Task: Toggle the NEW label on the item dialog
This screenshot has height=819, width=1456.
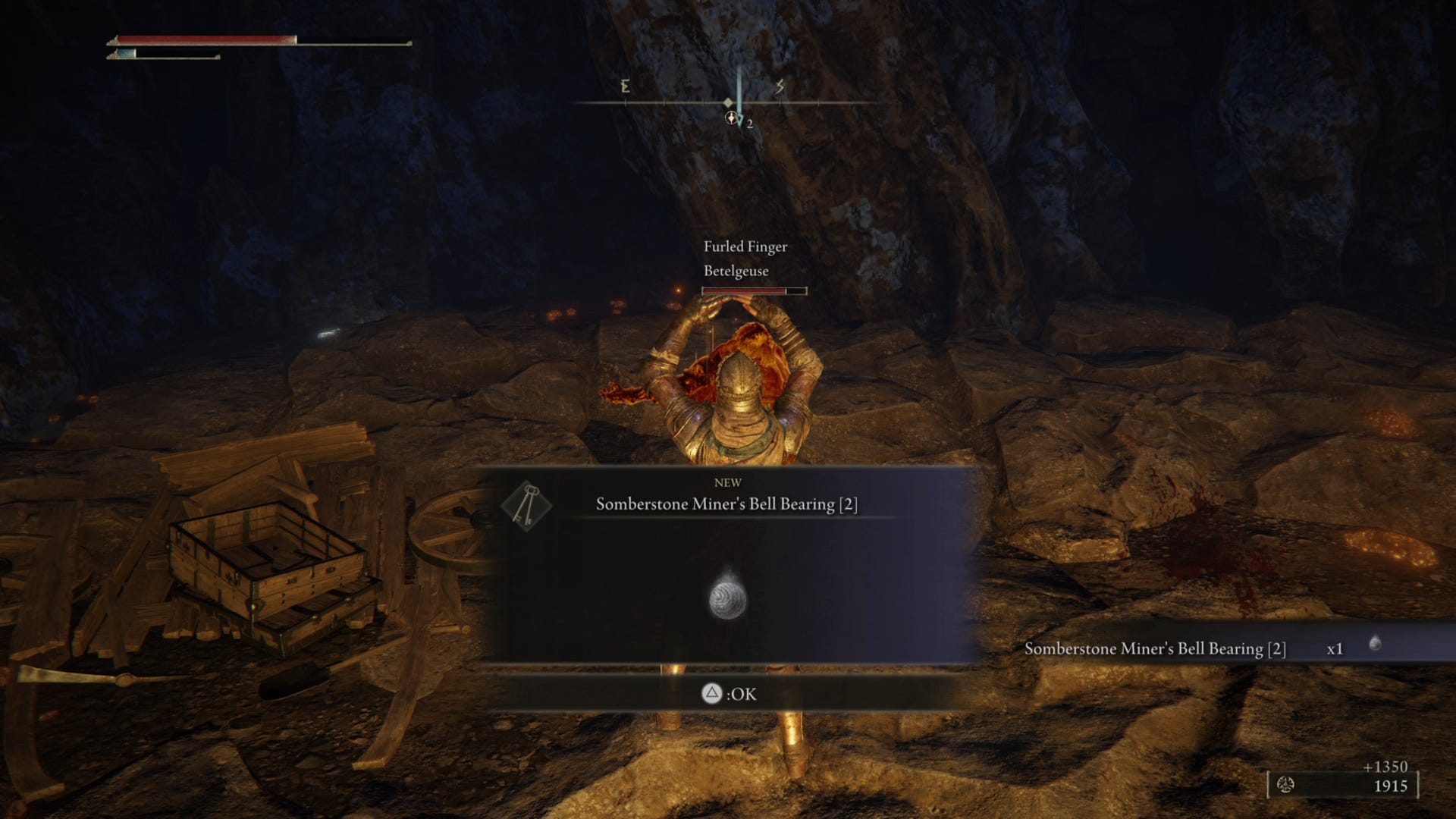Action: [x=728, y=482]
